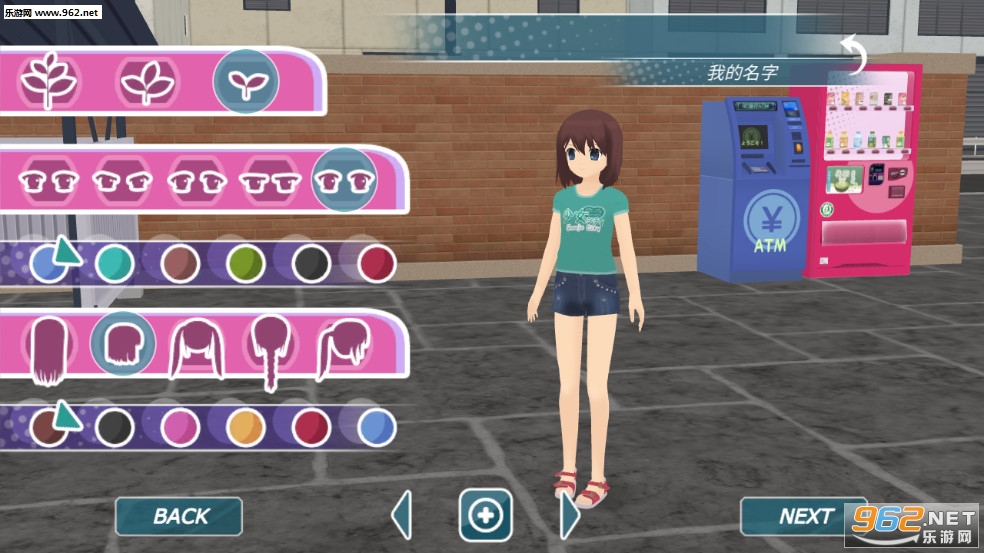Choose the large leafy plant icon
This screenshot has height=553, width=984.
point(50,80)
